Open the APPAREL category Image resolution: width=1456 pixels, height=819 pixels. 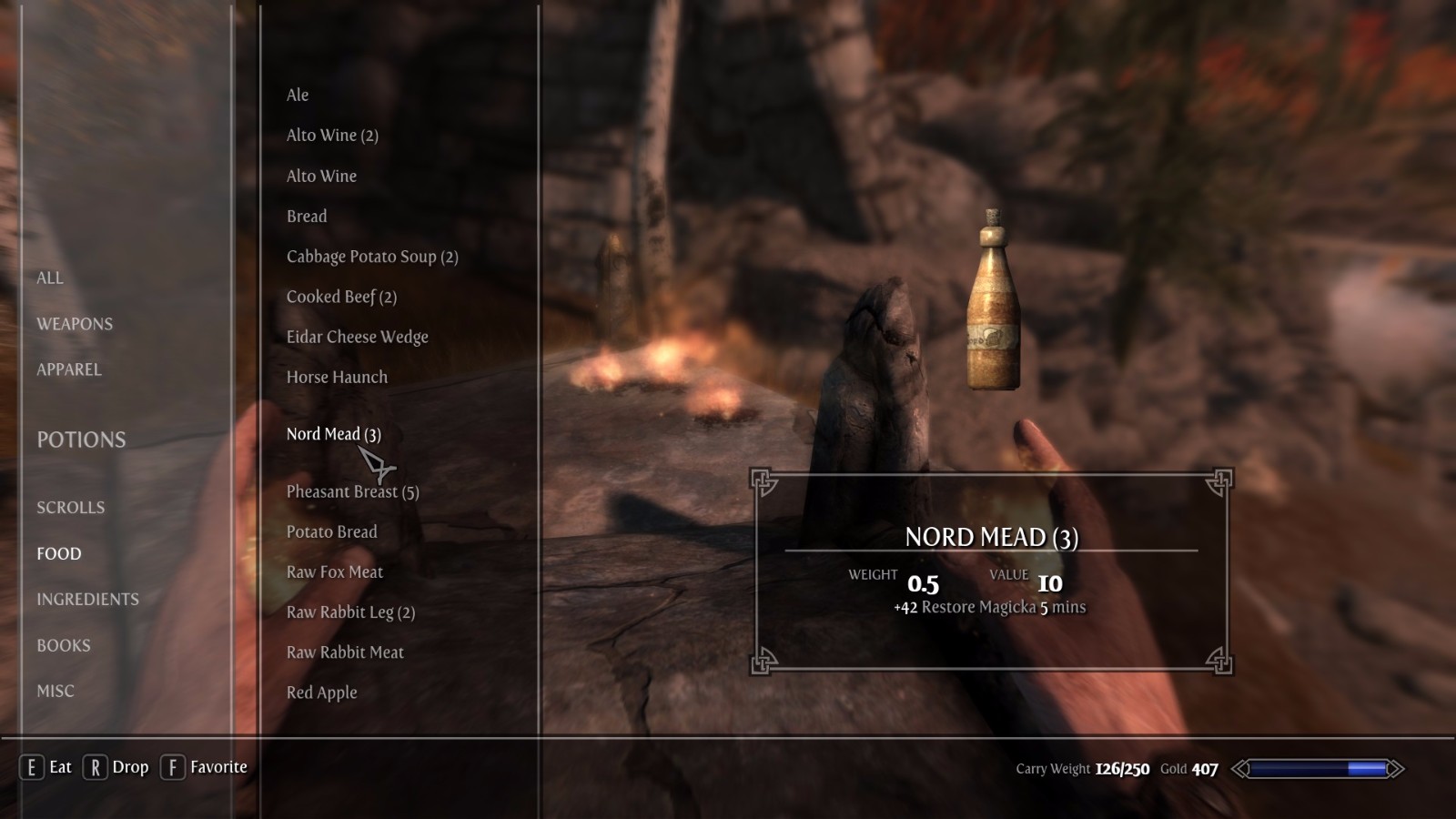[x=69, y=369]
